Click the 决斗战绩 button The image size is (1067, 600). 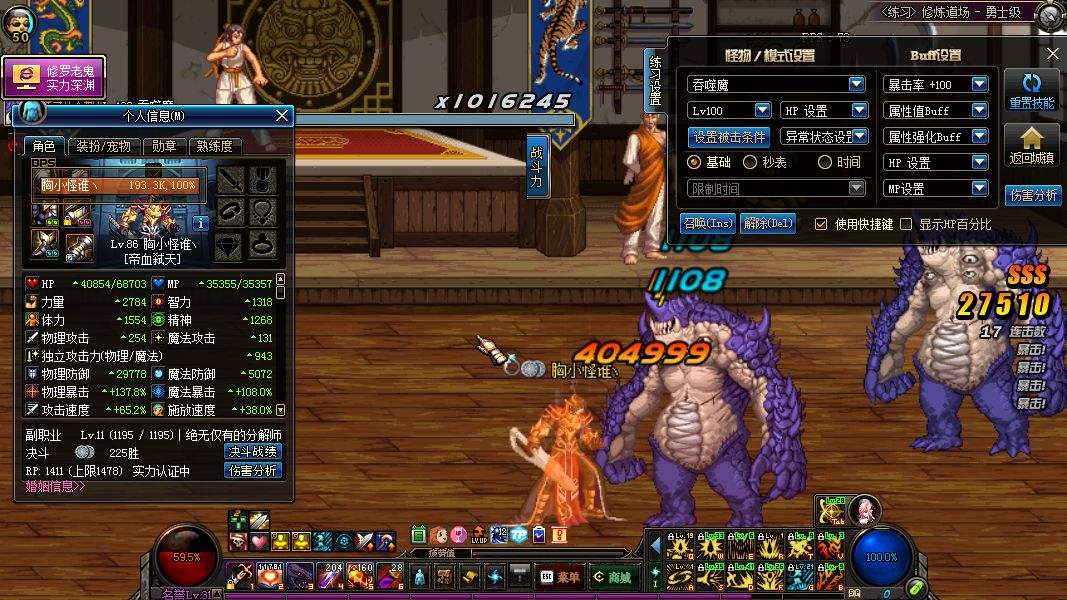(x=252, y=452)
